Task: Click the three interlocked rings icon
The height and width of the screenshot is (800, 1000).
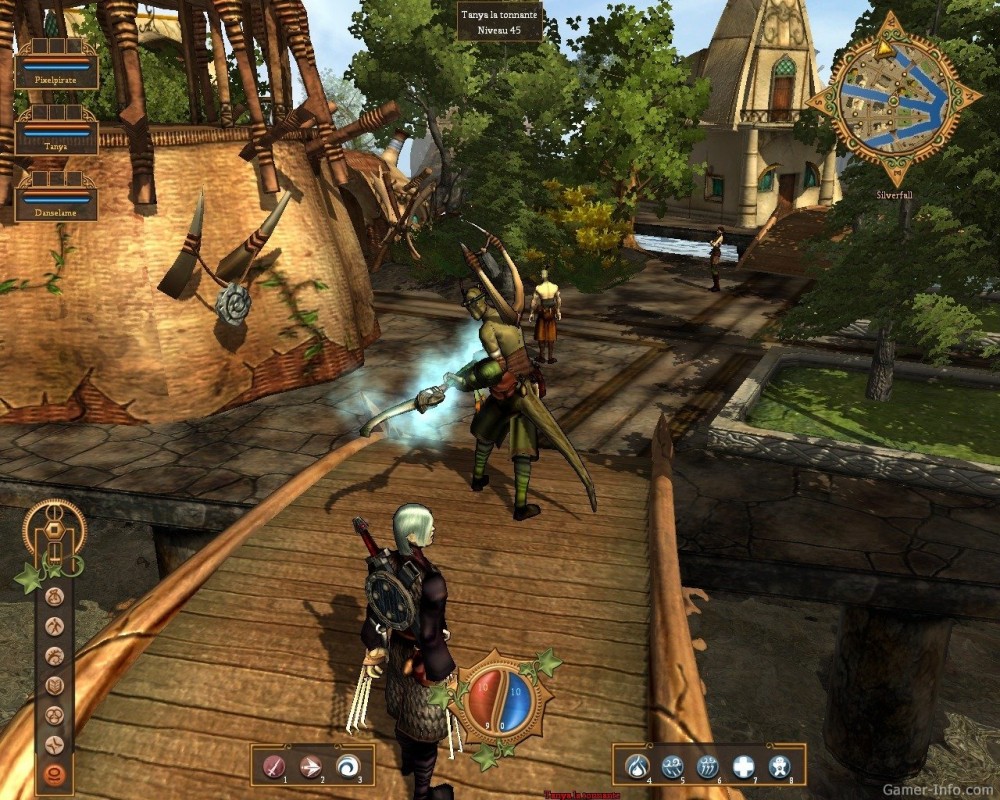Action: (55, 715)
